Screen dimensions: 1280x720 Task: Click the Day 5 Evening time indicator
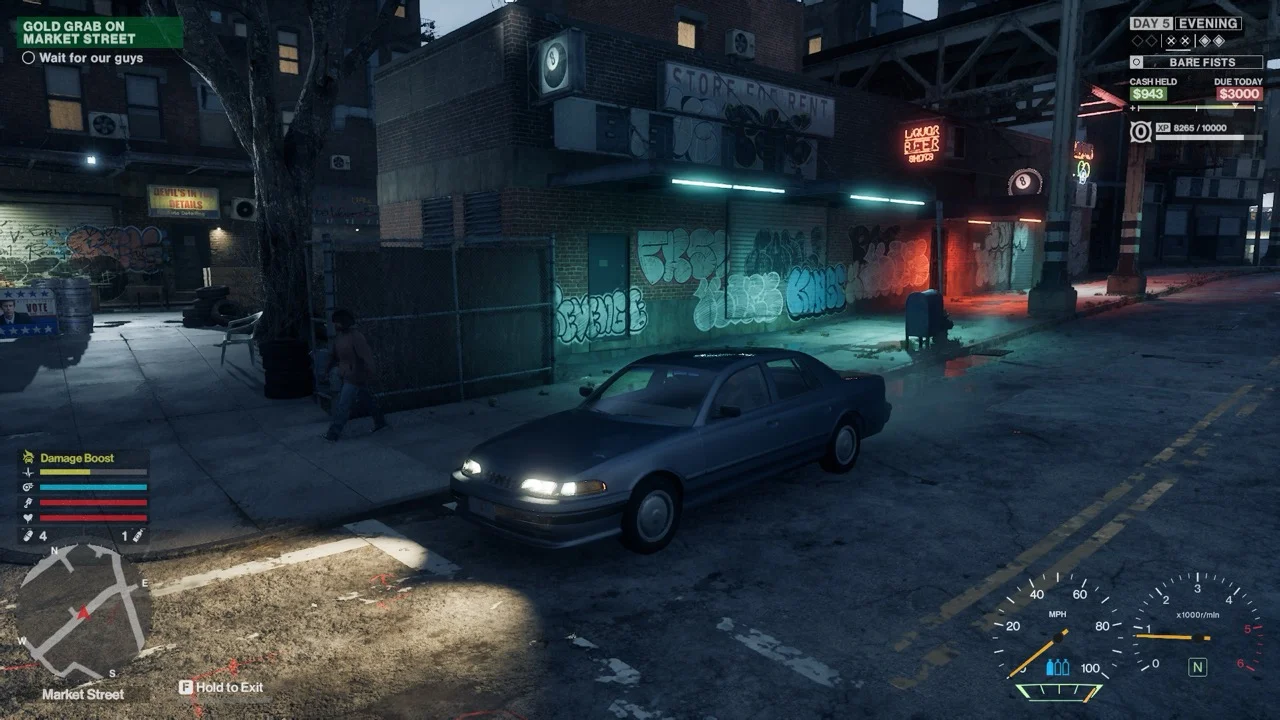coord(1186,24)
